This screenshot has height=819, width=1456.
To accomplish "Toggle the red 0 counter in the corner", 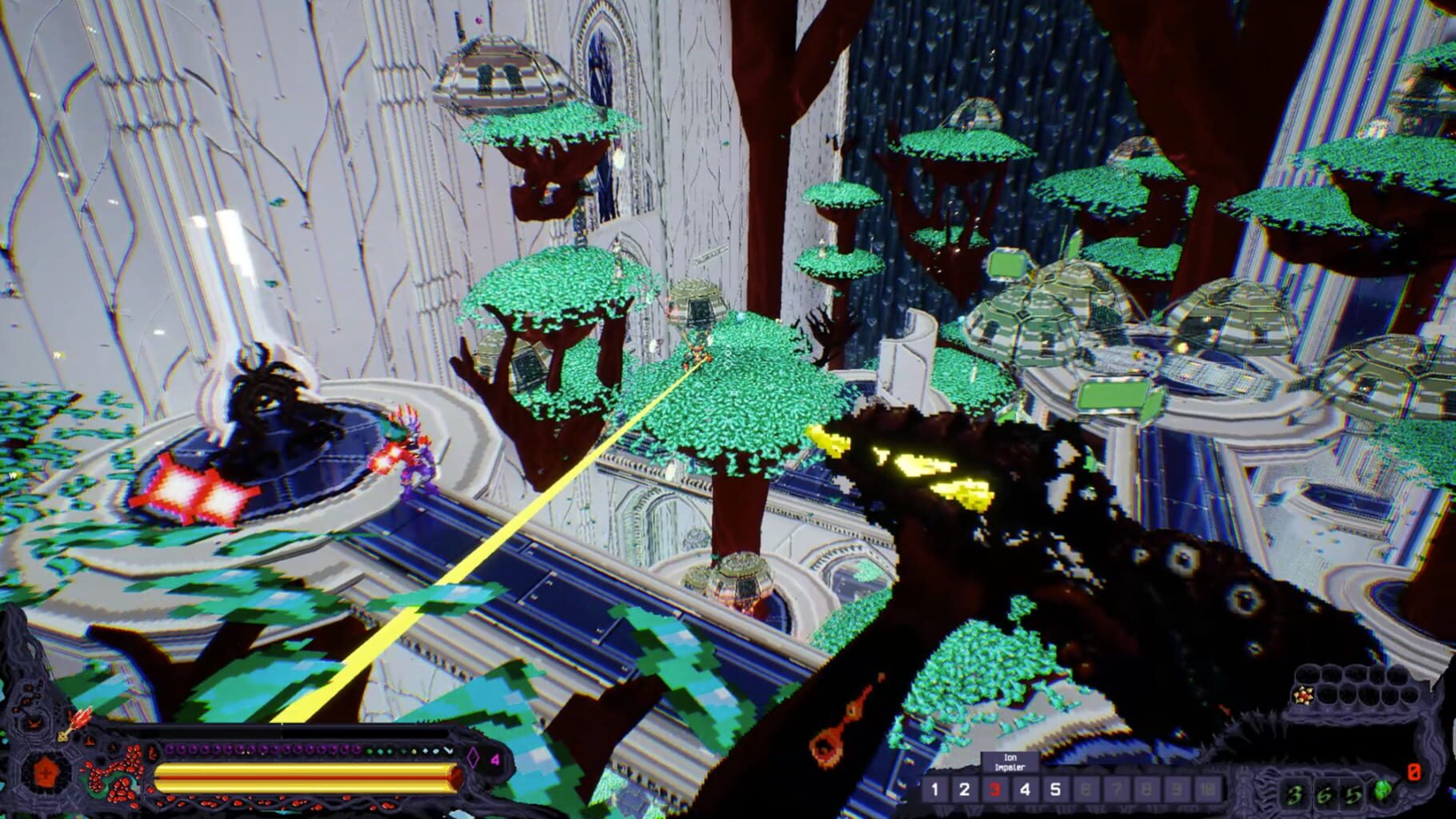I will (1414, 771).
